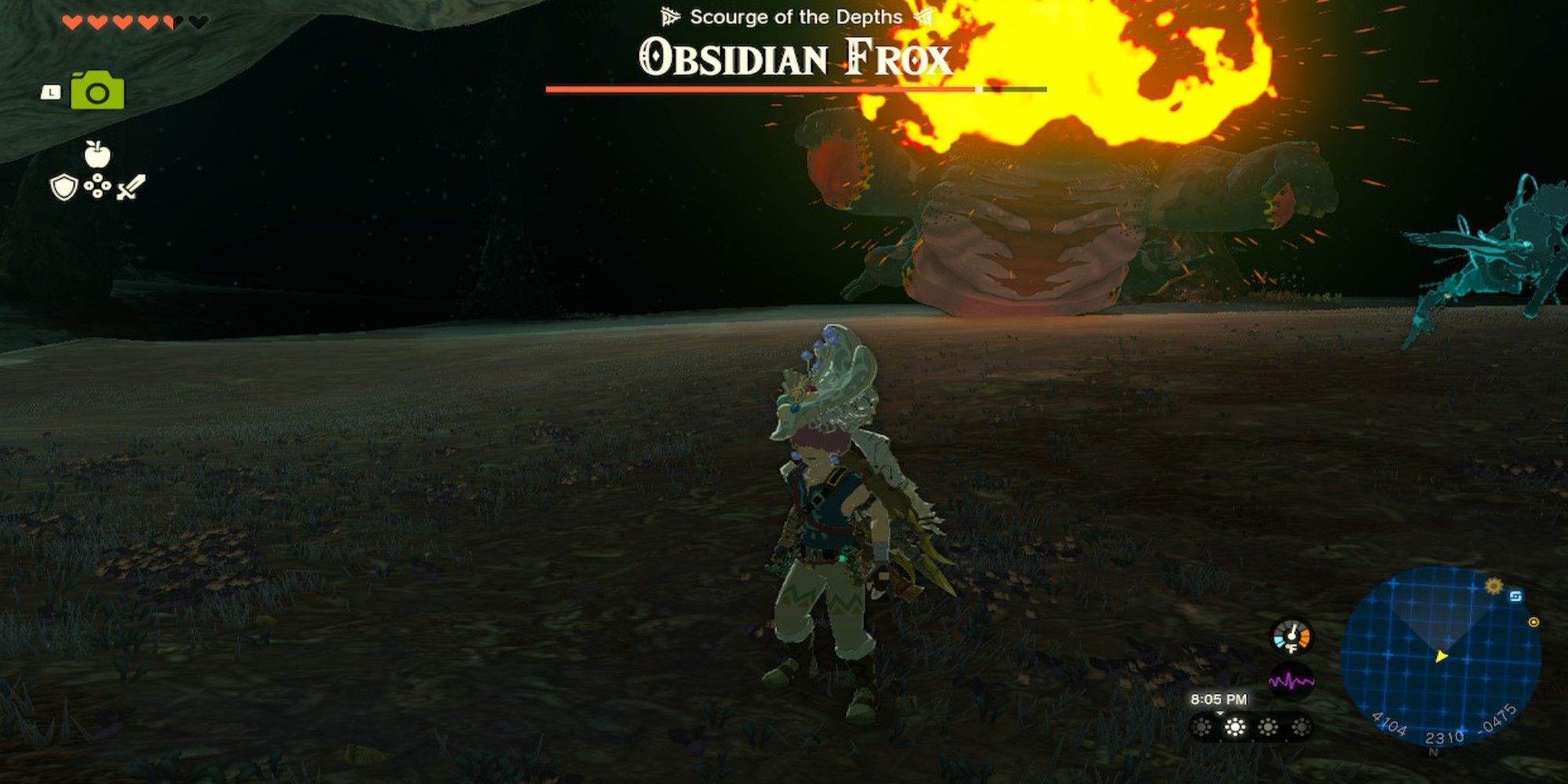Open the effects icon between shield and sword
Image resolution: width=1568 pixels, height=784 pixels.
pyautogui.click(x=96, y=186)
